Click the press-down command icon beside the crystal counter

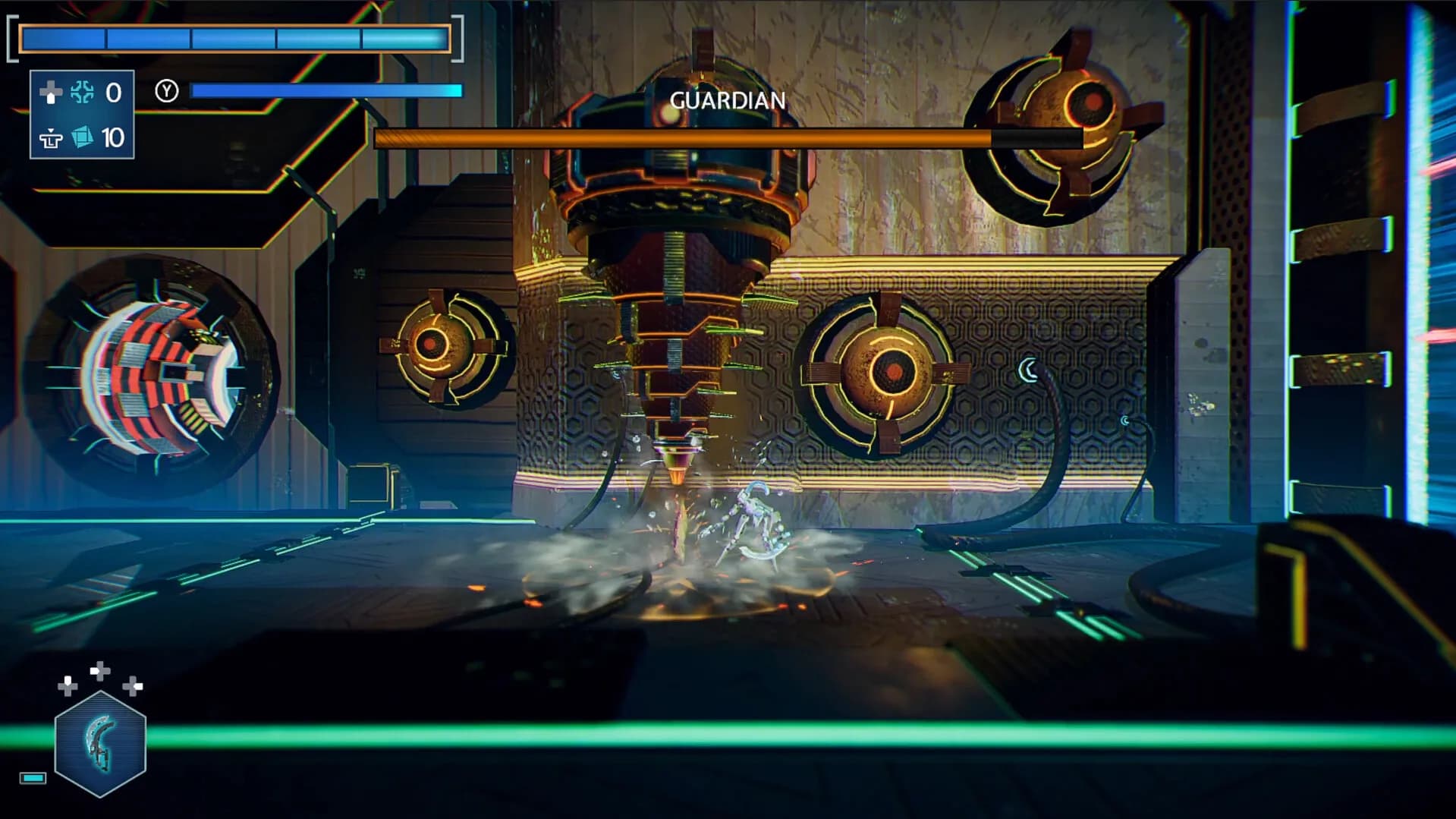[51, 140]
